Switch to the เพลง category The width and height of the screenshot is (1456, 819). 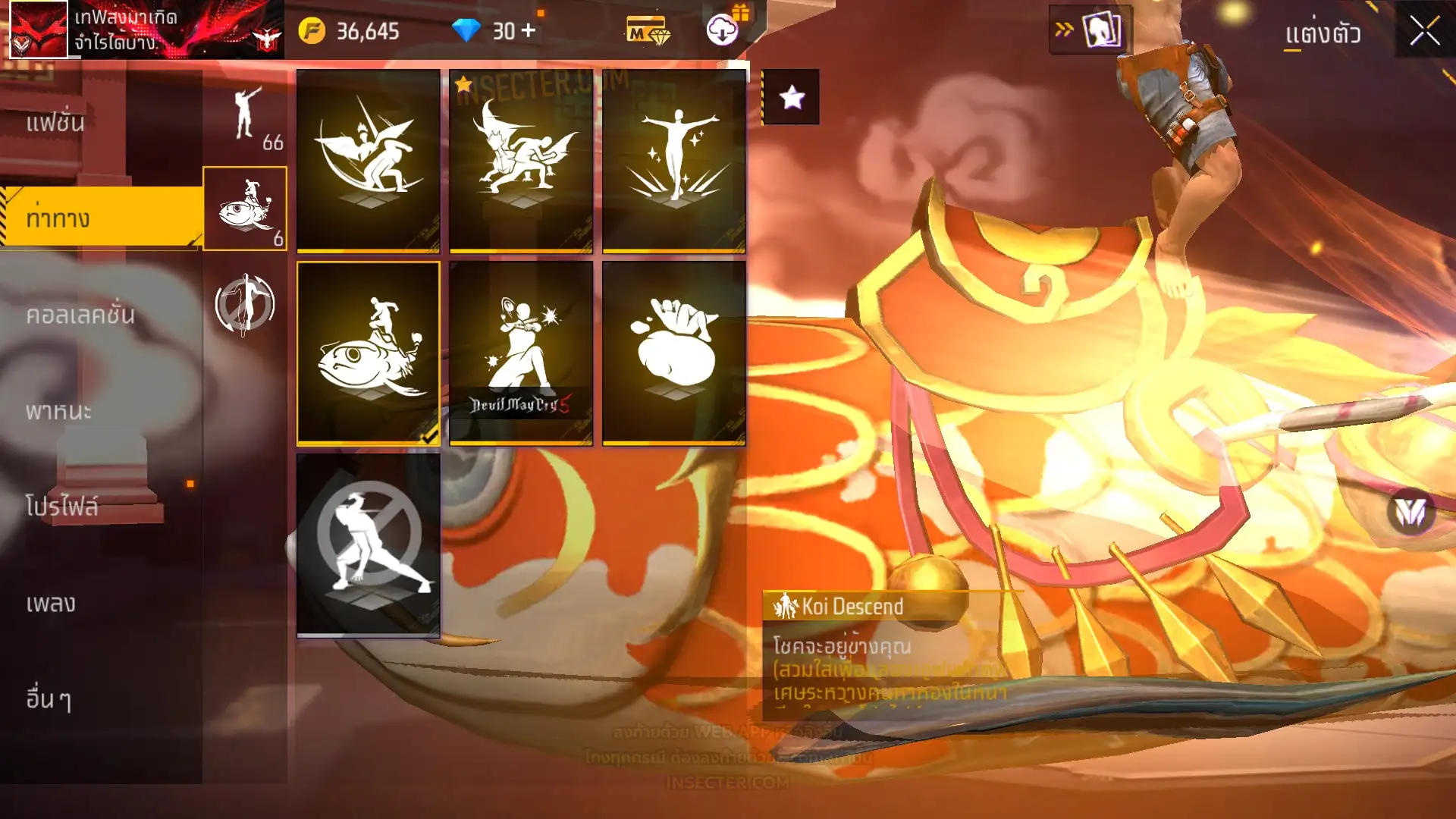pyautogui.click(x=51, y=604)
